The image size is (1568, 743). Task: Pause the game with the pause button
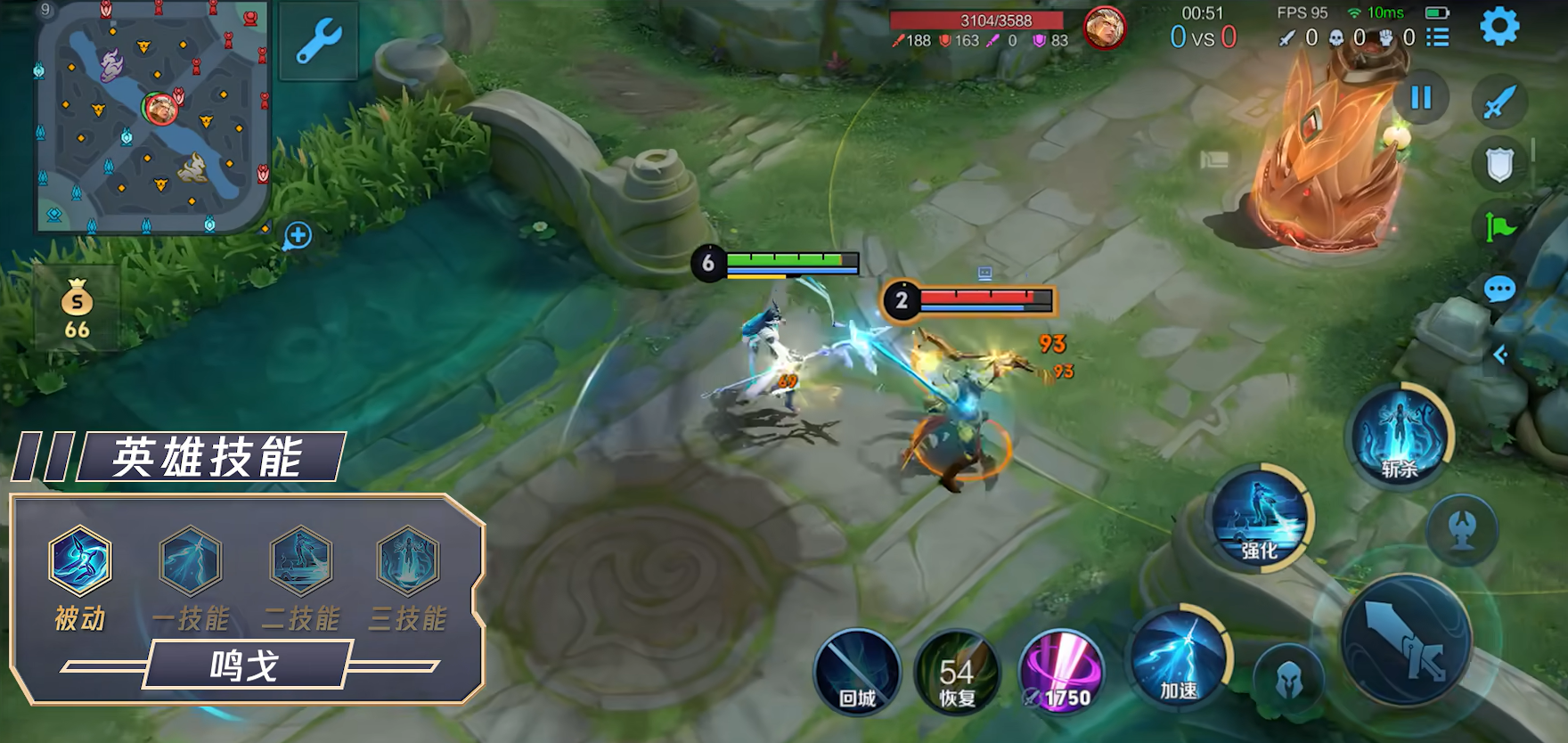[1421, 97]
